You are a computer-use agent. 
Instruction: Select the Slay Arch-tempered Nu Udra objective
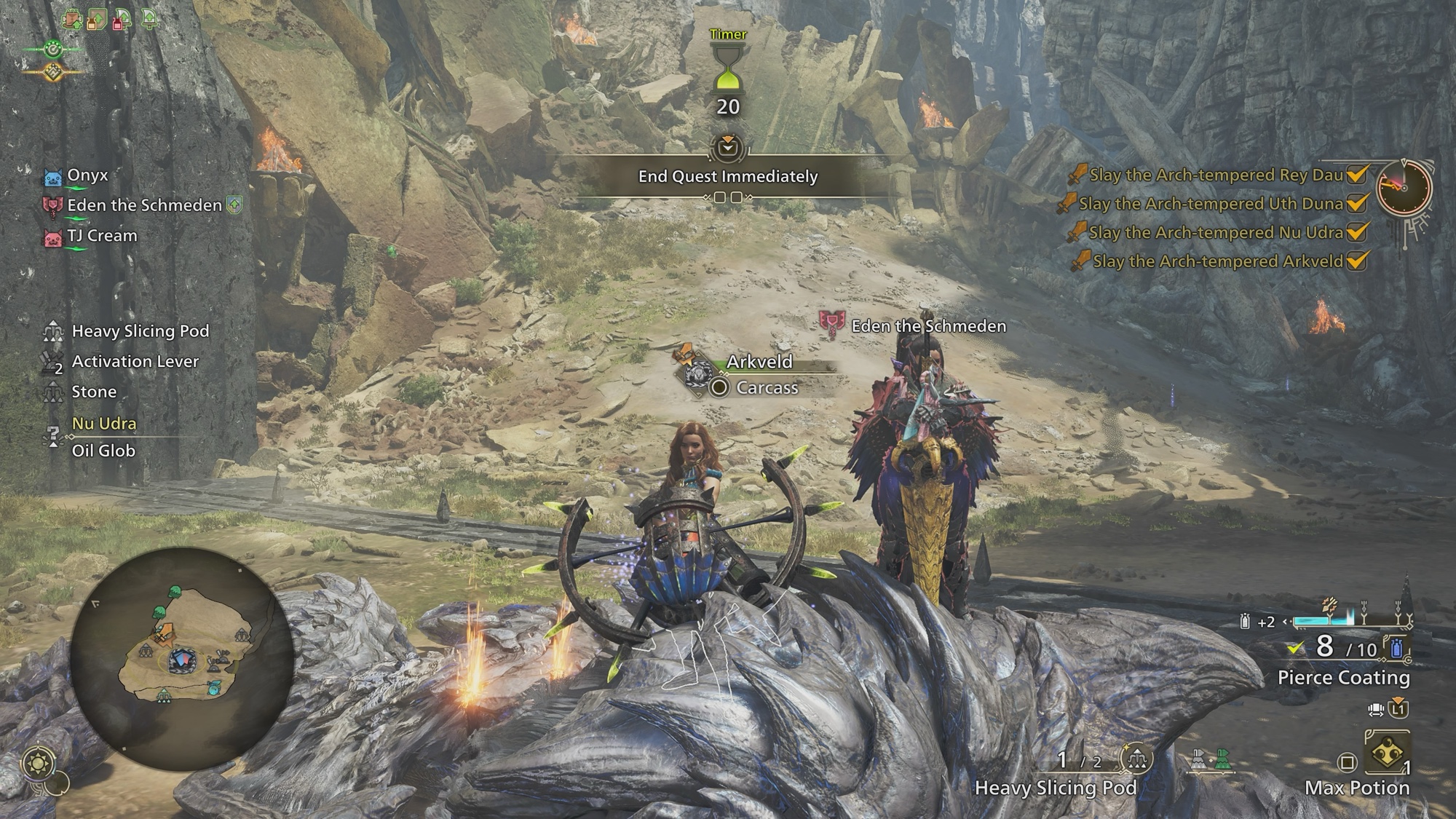(1216, 232)
